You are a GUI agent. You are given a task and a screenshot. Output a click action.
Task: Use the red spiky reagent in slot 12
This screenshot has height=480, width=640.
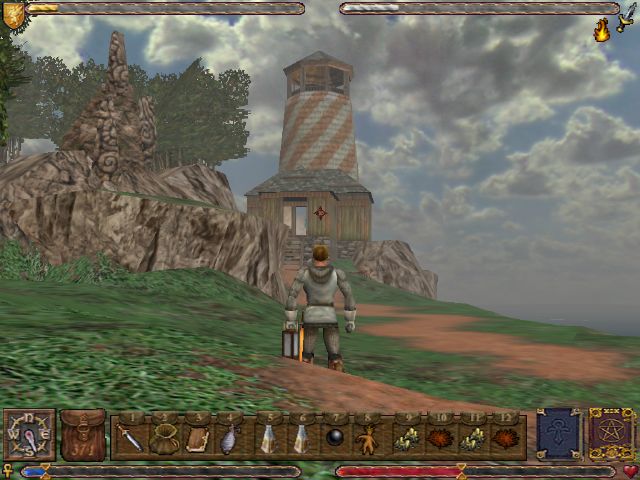pos(507,438)
